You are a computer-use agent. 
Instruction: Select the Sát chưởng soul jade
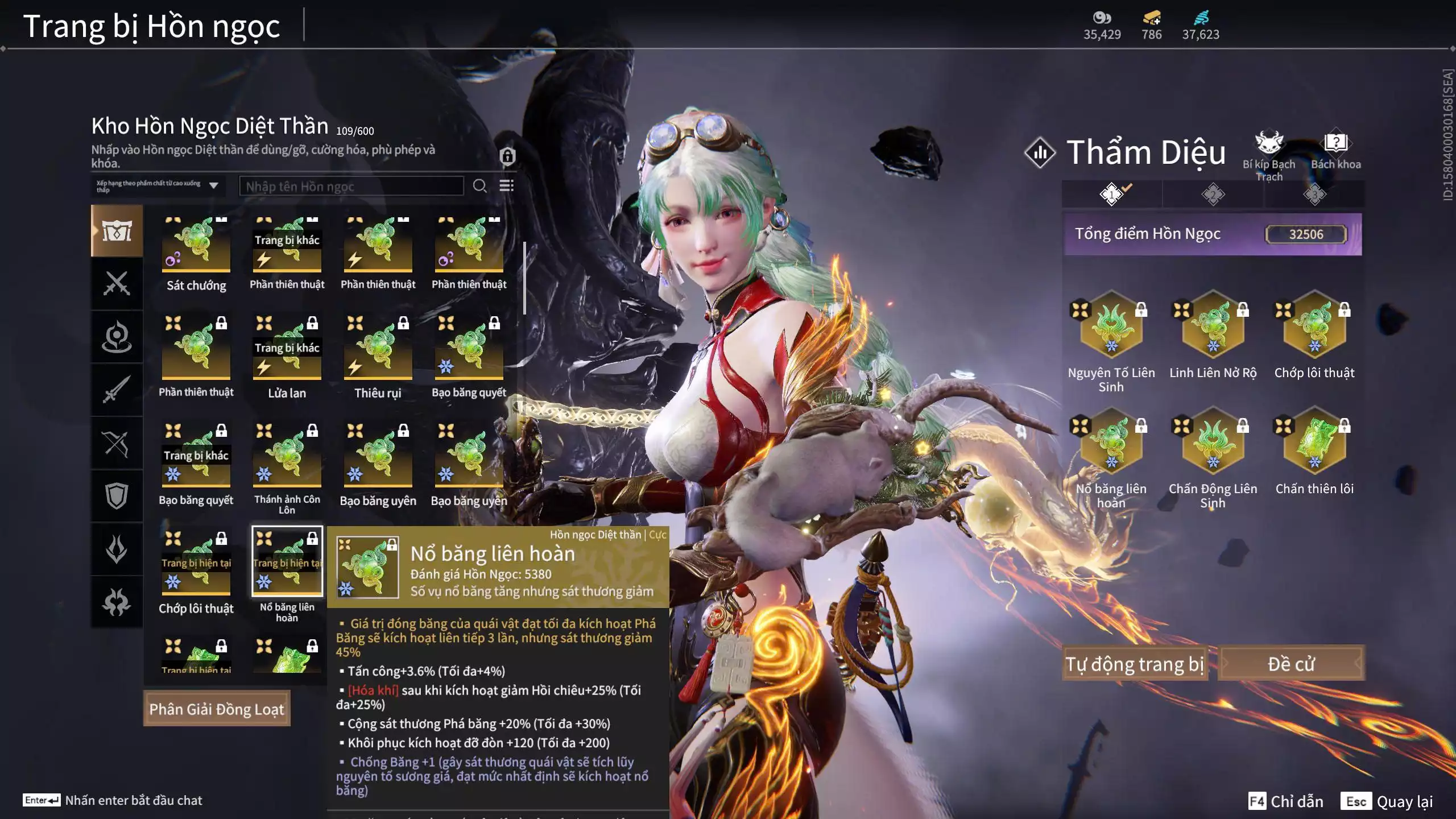point(196,246)
